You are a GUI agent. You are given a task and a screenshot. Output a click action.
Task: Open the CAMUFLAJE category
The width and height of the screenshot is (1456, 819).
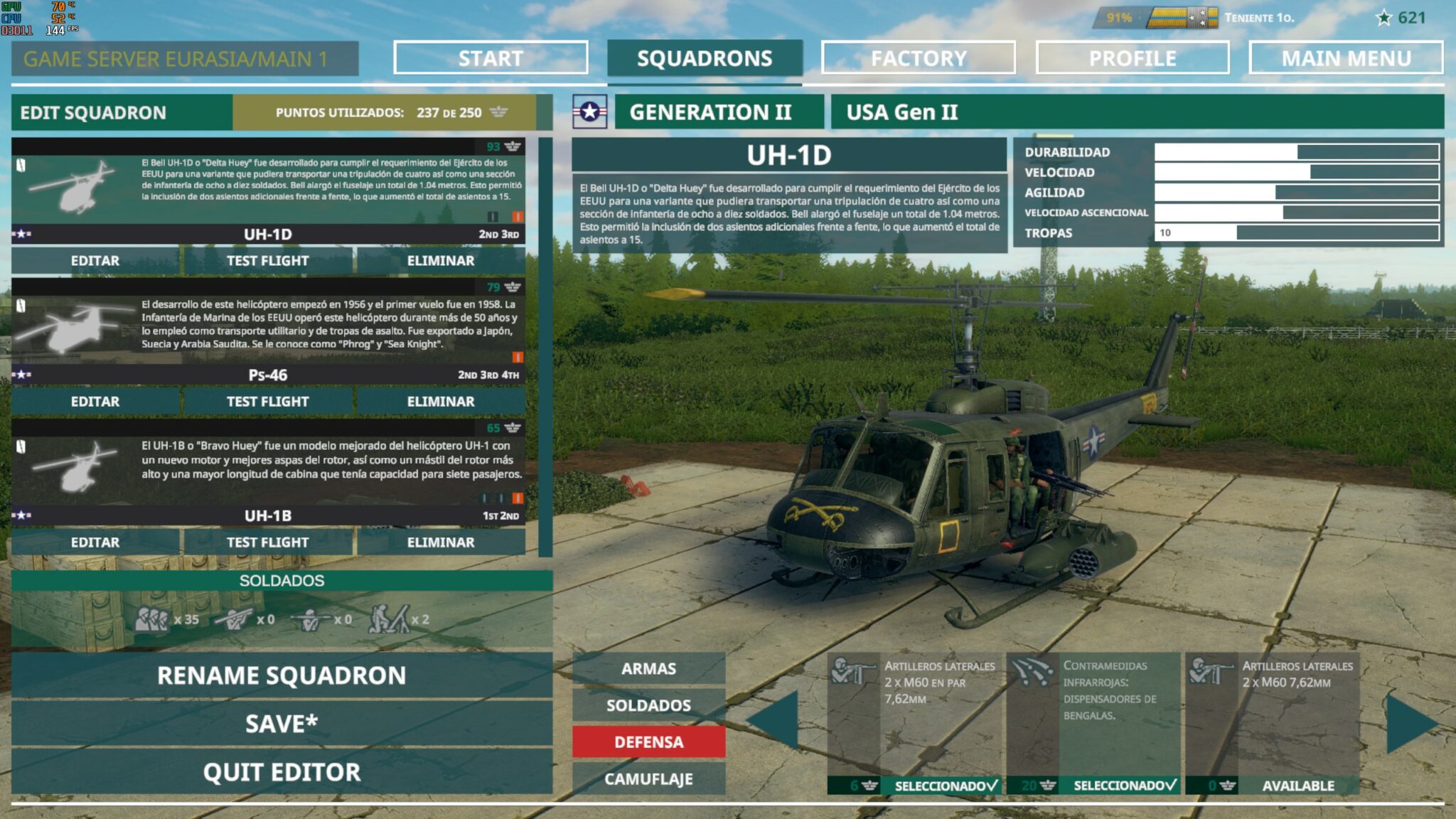tap(649, 779)
